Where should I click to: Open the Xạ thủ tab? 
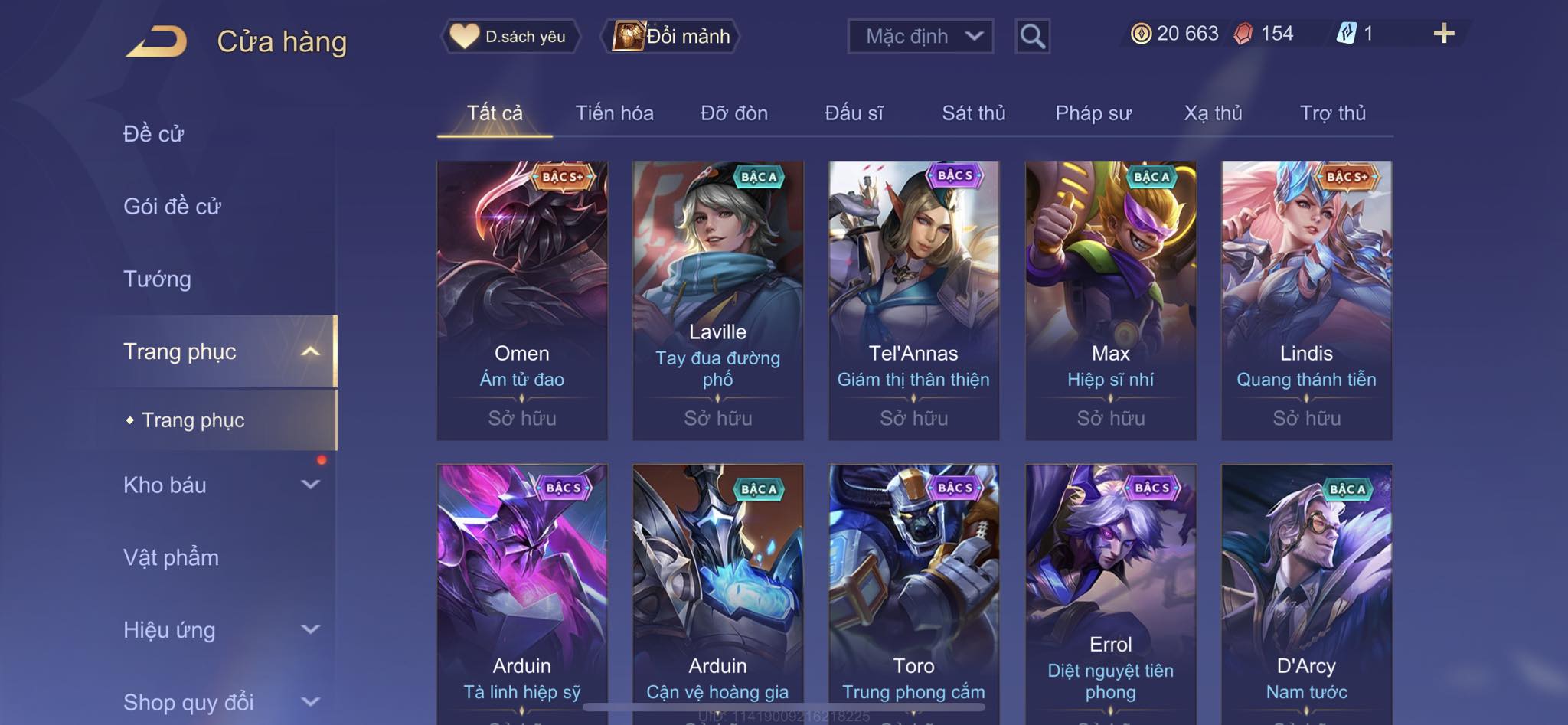coord(1213,113)
